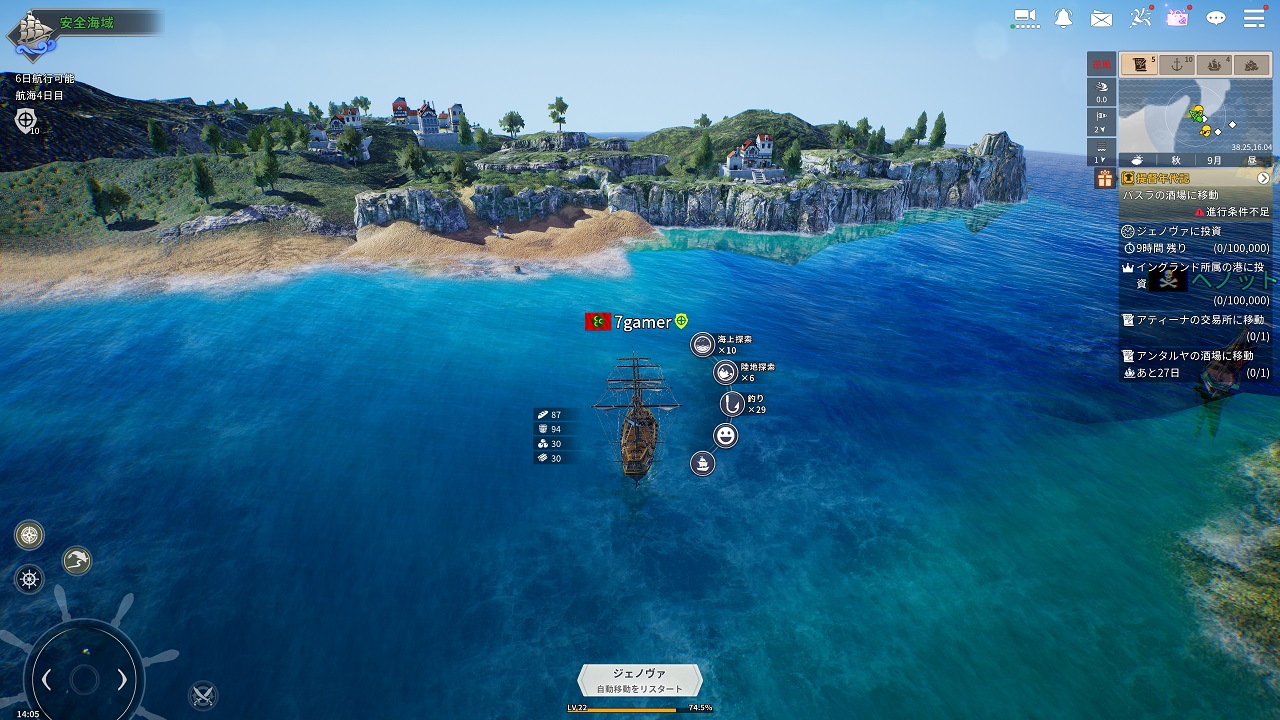Switch to the anchor tab above minimap

[x=1176, y=65]
